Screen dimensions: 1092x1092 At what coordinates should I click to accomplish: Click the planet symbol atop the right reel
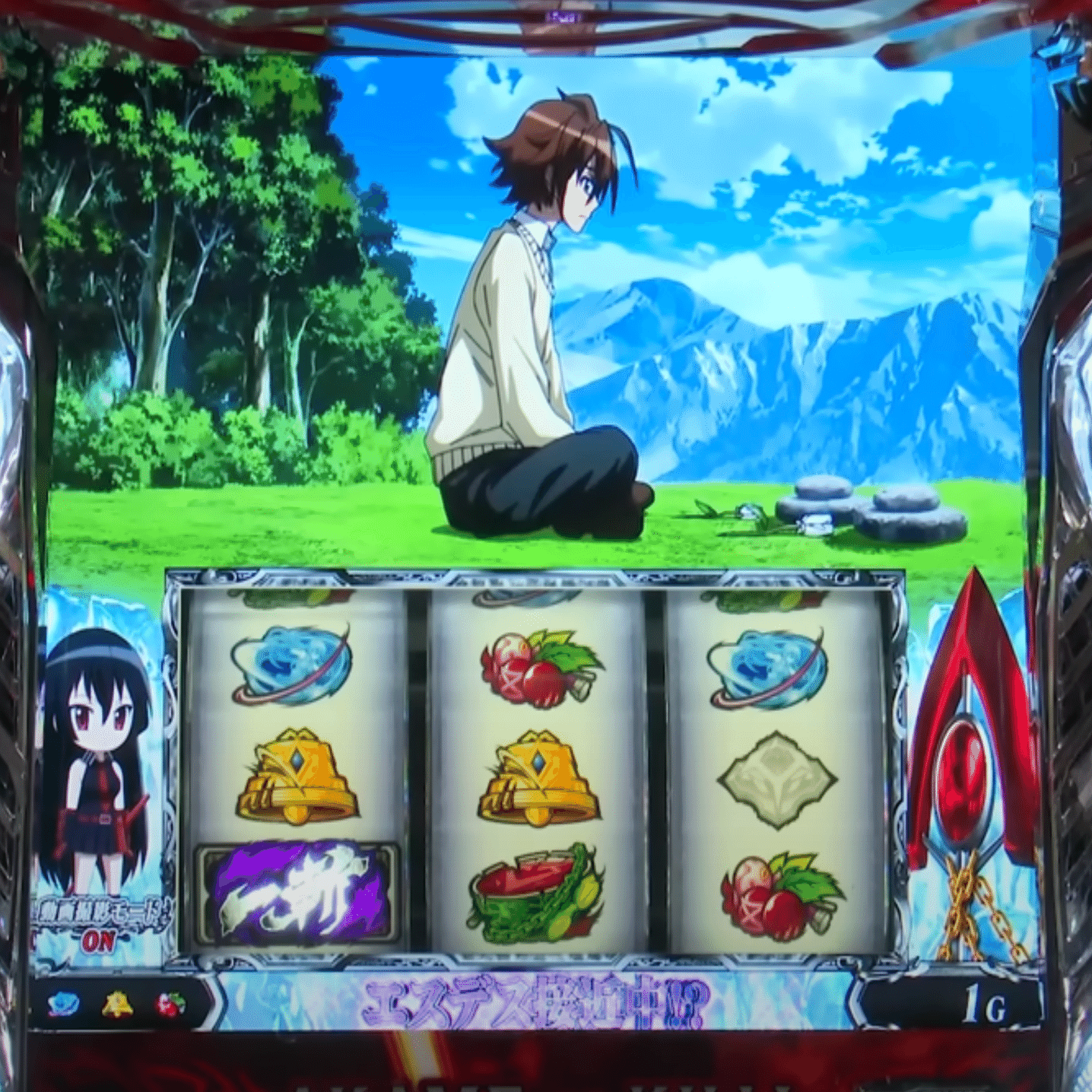tap(768, 669)
